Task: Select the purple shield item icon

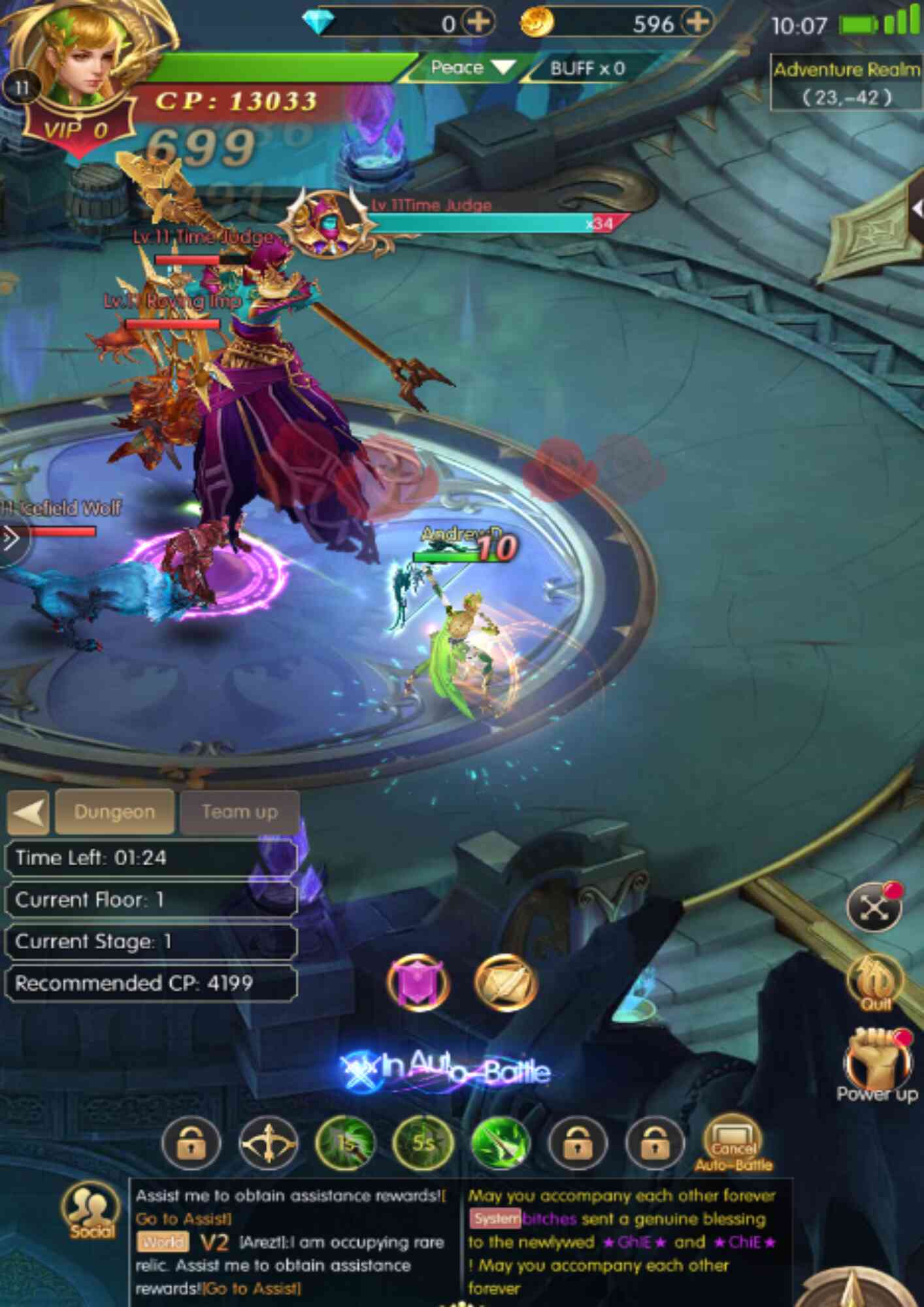Action: [418, 982]
